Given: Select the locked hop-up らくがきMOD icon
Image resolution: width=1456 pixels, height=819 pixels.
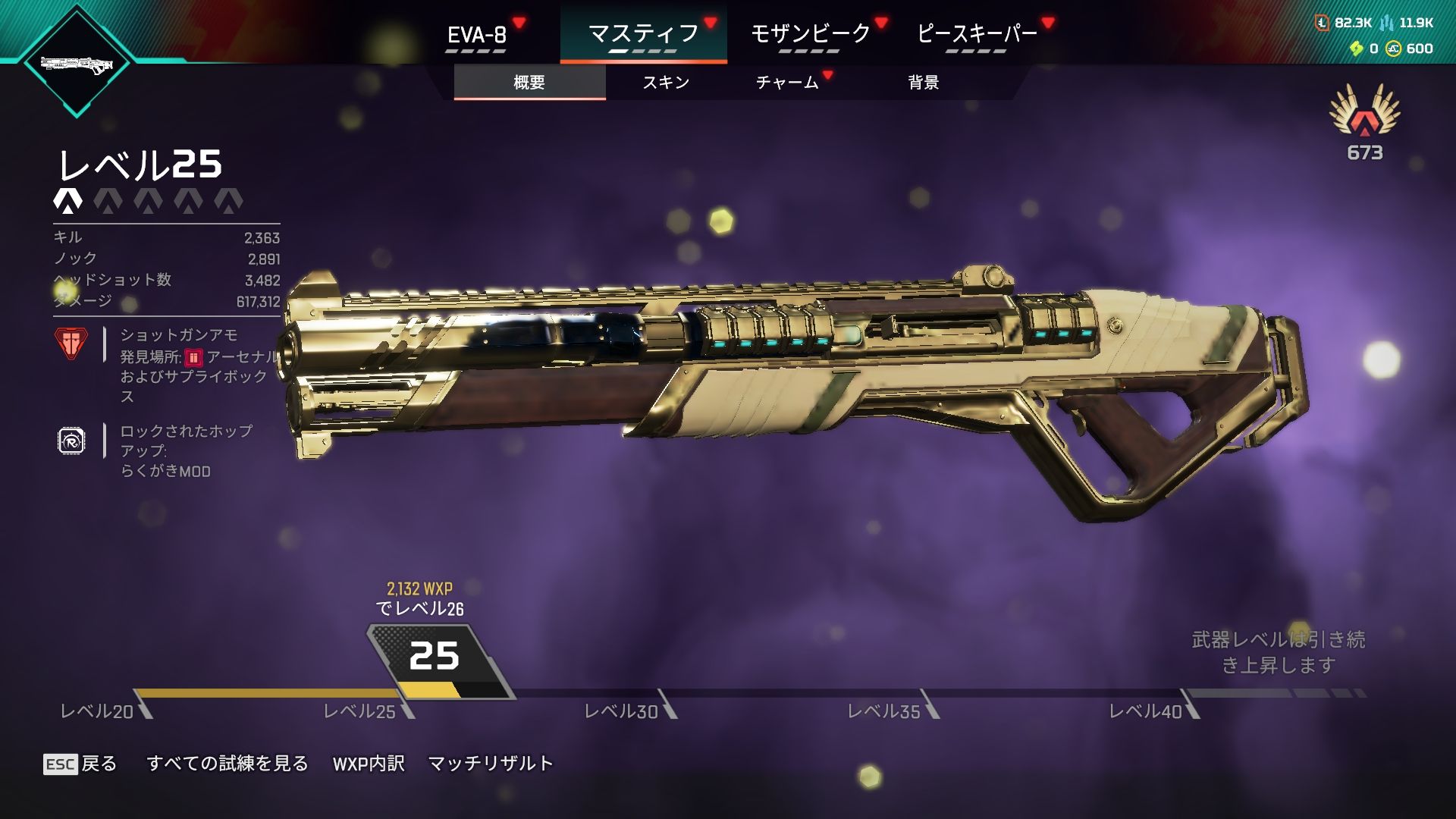Looking at the screenshot, I should pos(71,441).
